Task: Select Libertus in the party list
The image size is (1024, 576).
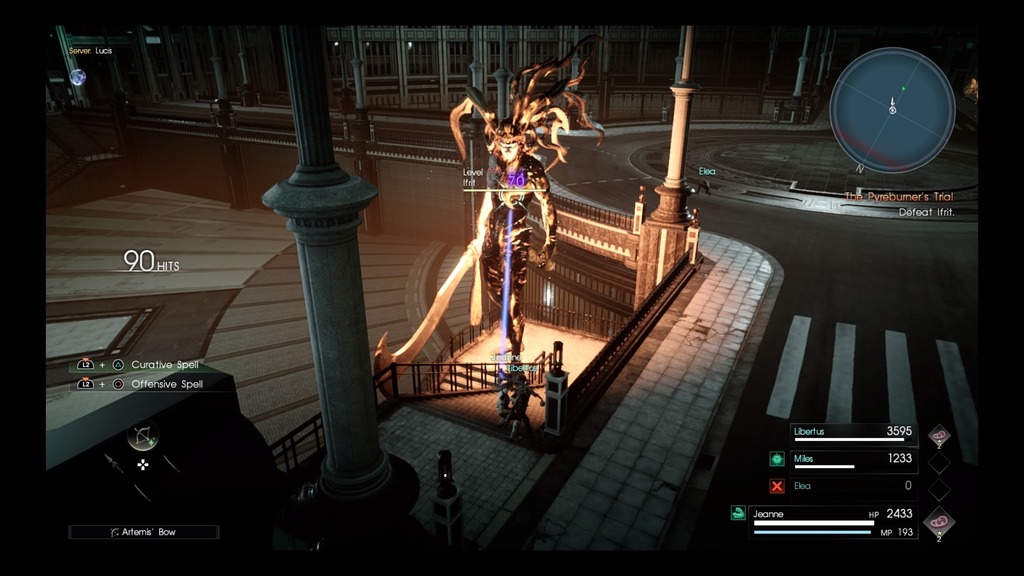Action: 852,433
